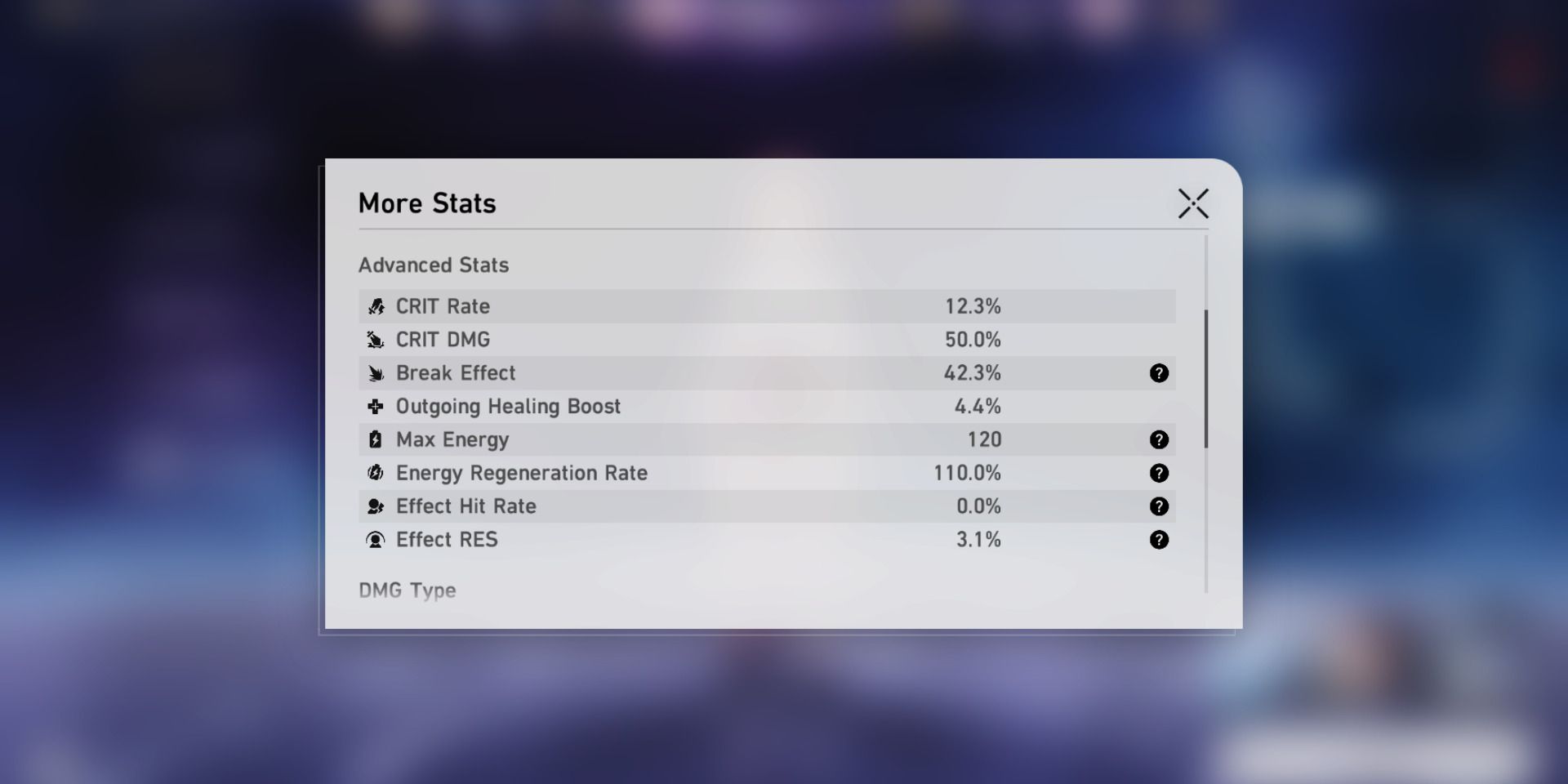The height and width of the screenshot is (784, 1568).
Task: Click the Effect RES icon
Action: click(375, 540)
